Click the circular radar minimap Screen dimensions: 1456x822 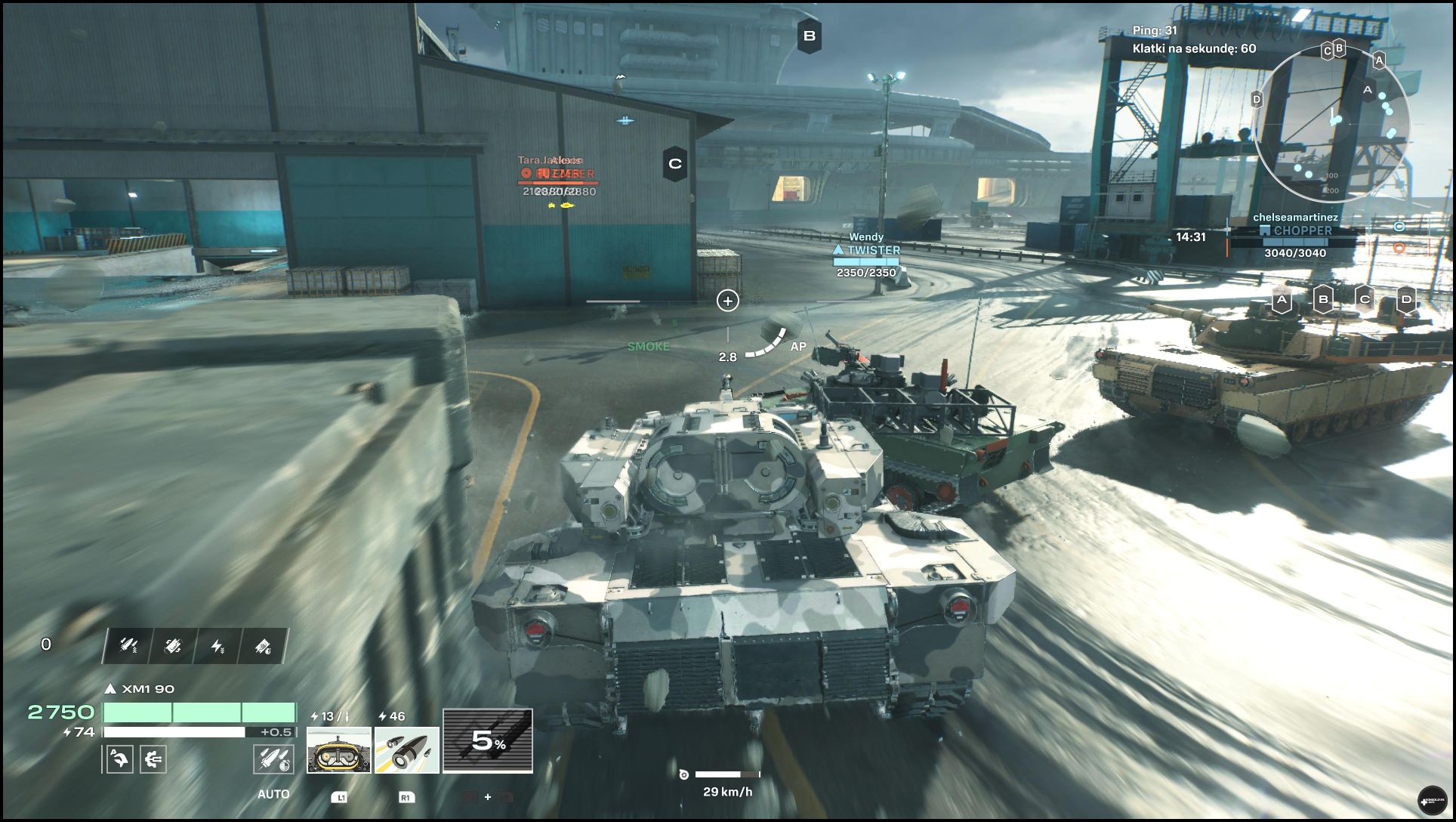pos(1331,124)
